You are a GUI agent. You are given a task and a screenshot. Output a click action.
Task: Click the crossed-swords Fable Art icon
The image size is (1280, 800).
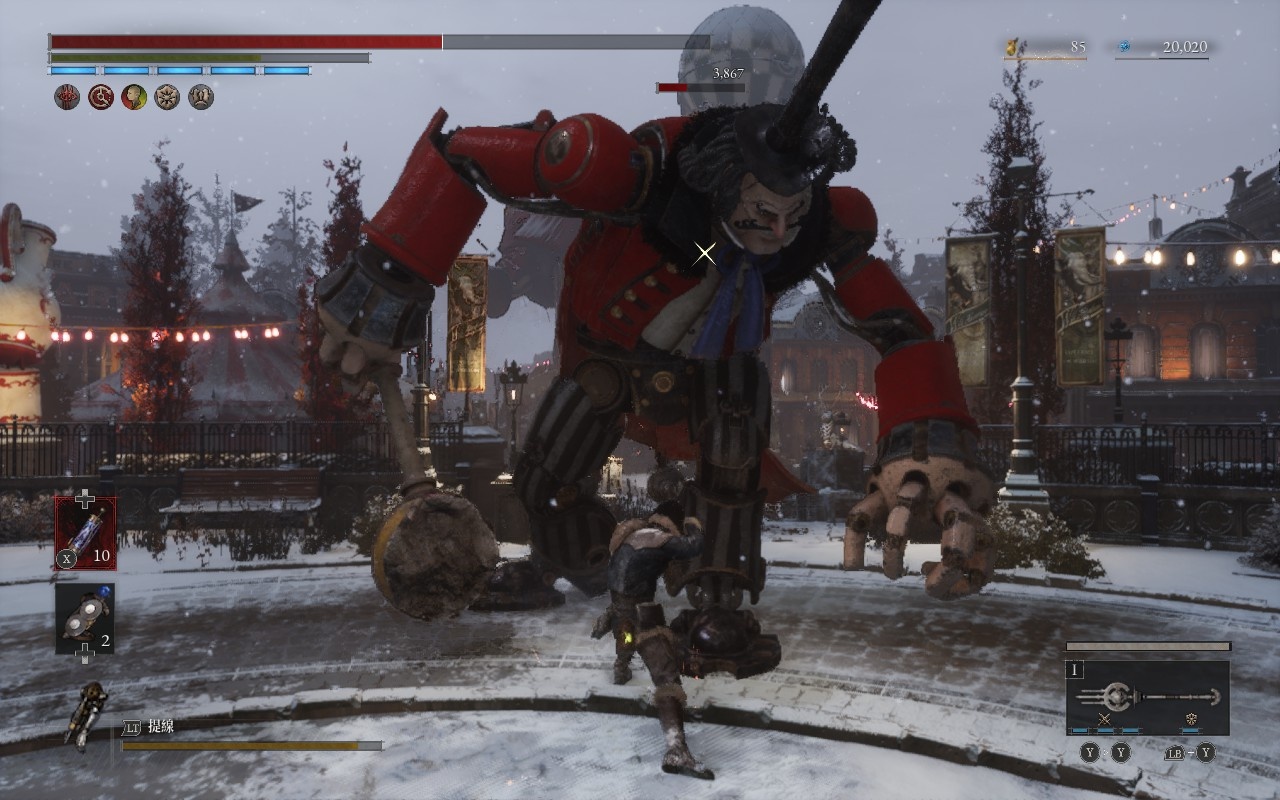1105,719
